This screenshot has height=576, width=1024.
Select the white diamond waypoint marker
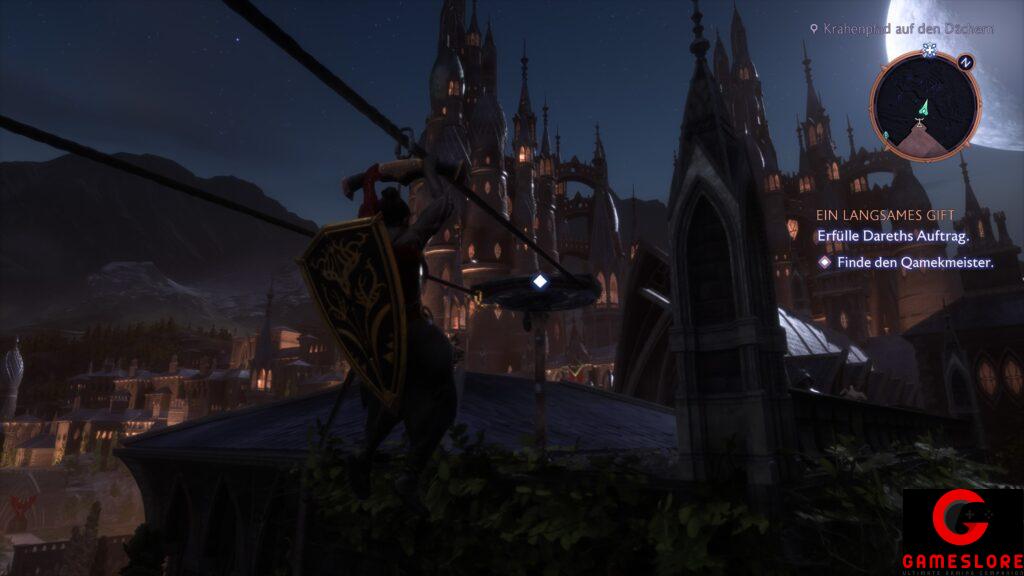(540, 282)
